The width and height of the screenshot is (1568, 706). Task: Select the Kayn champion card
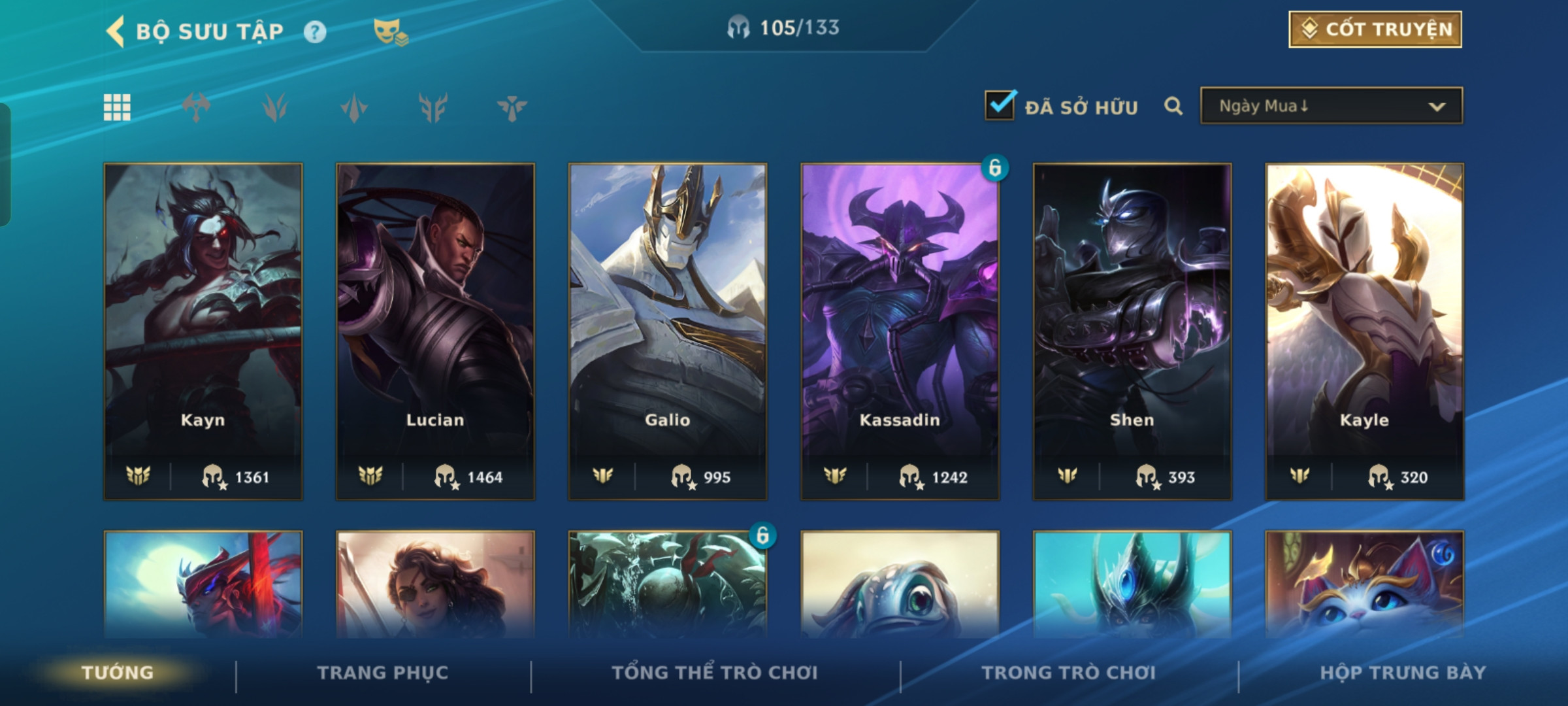(x=203, y=331)
